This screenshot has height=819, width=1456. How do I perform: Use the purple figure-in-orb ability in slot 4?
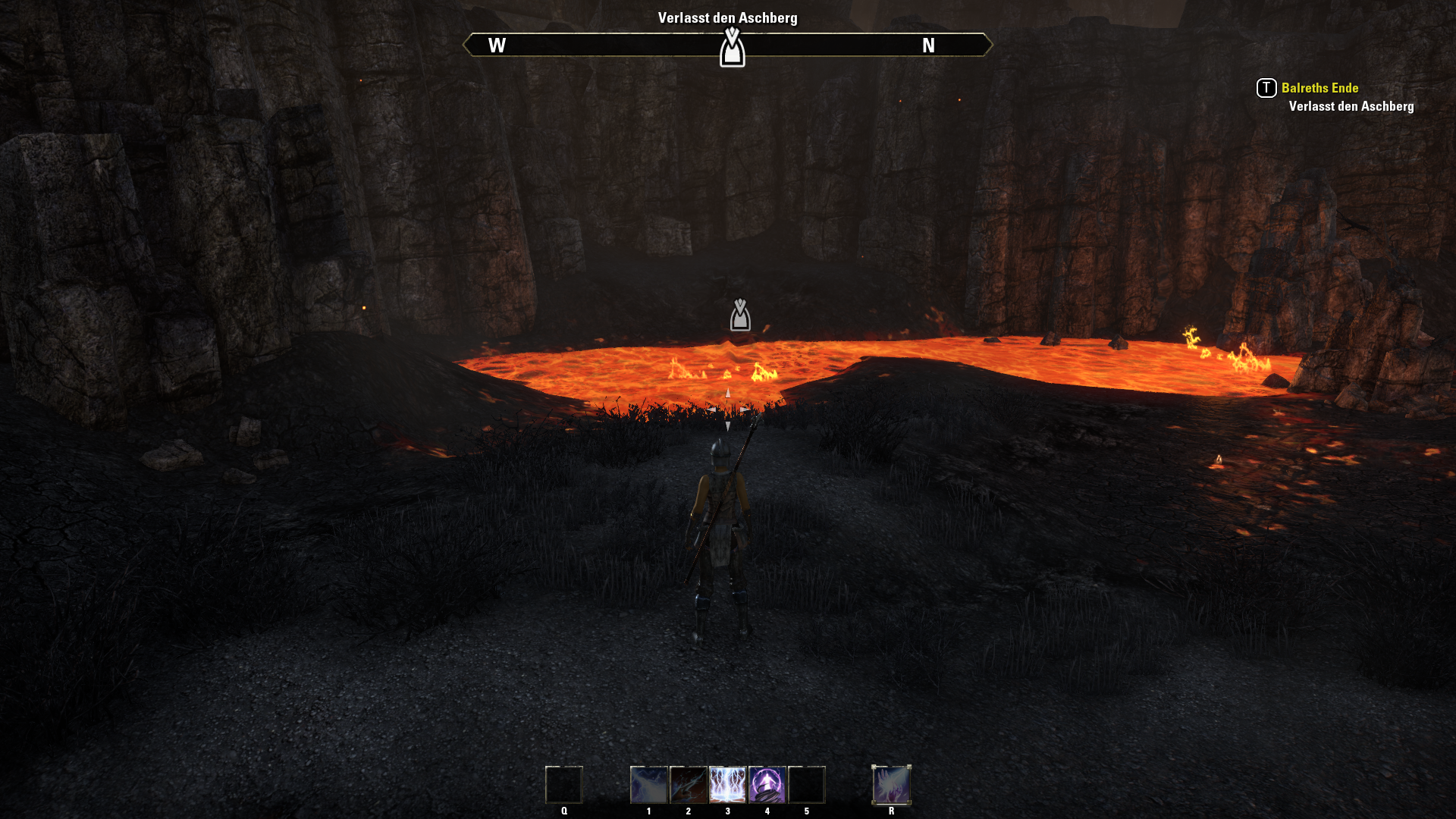767,785
